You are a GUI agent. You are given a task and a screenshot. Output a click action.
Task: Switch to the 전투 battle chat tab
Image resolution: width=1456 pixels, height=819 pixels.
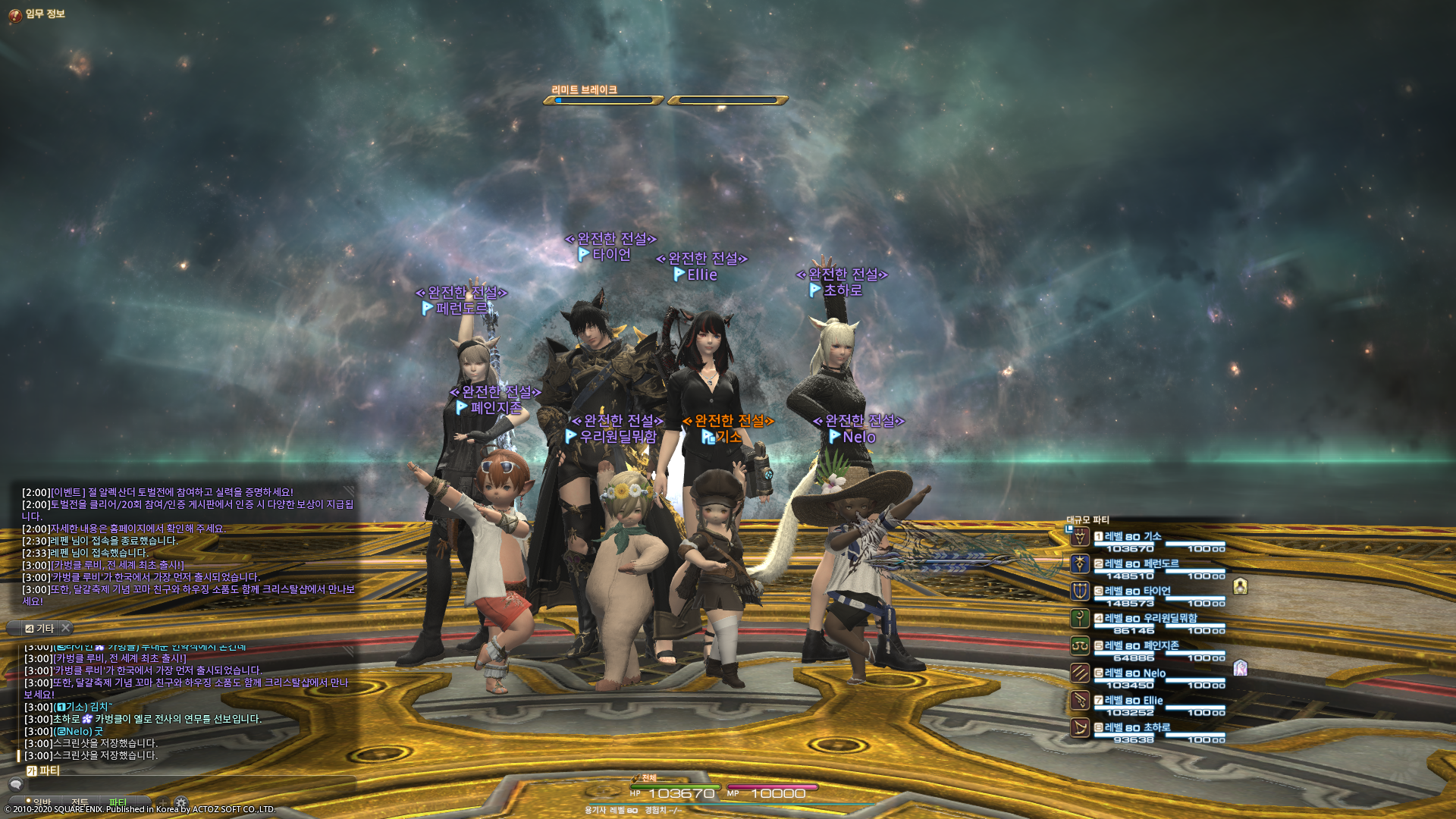pyautogui.click(x=80, y=802)
